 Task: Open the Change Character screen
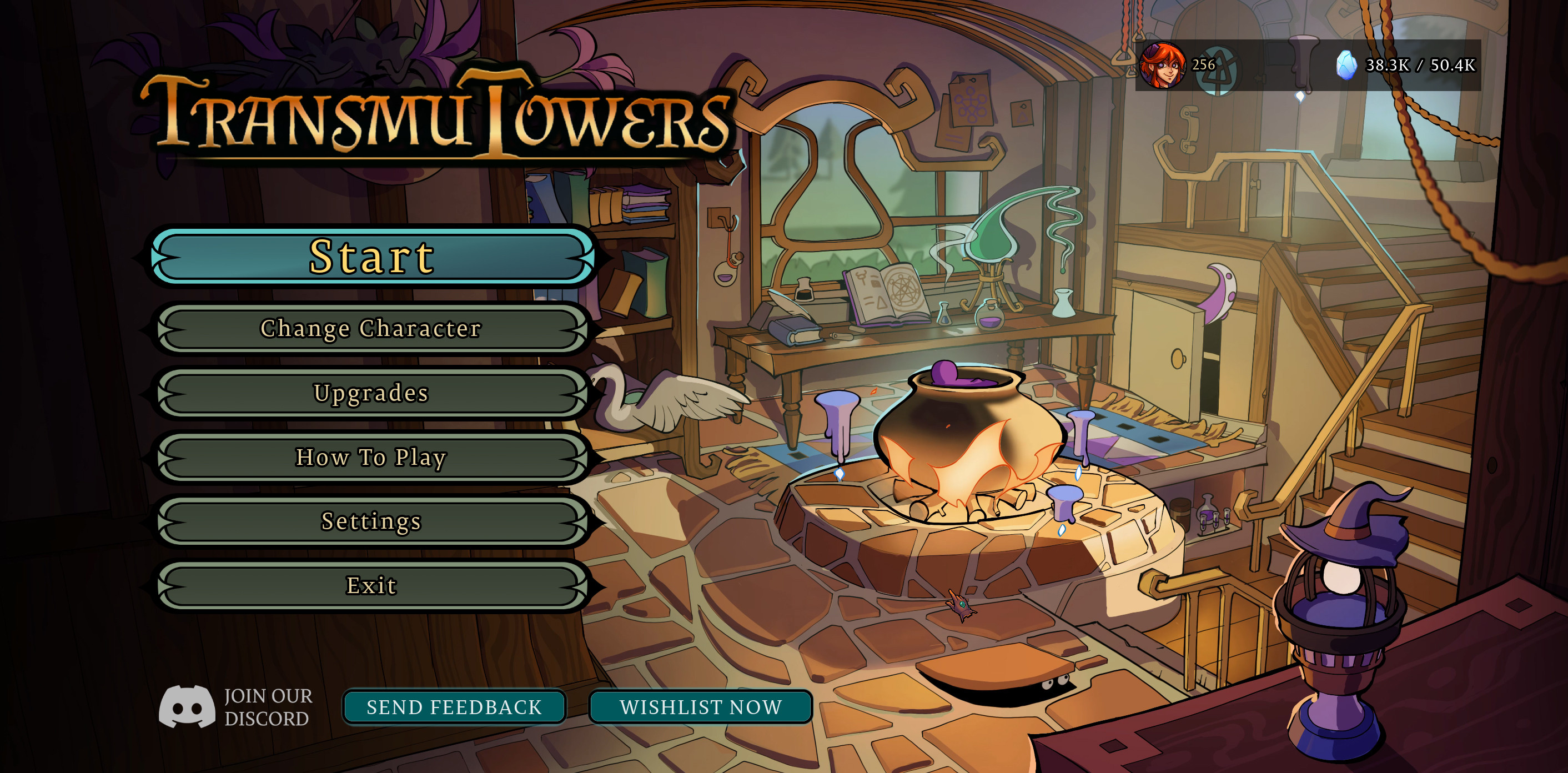click(x=371, y=329)
